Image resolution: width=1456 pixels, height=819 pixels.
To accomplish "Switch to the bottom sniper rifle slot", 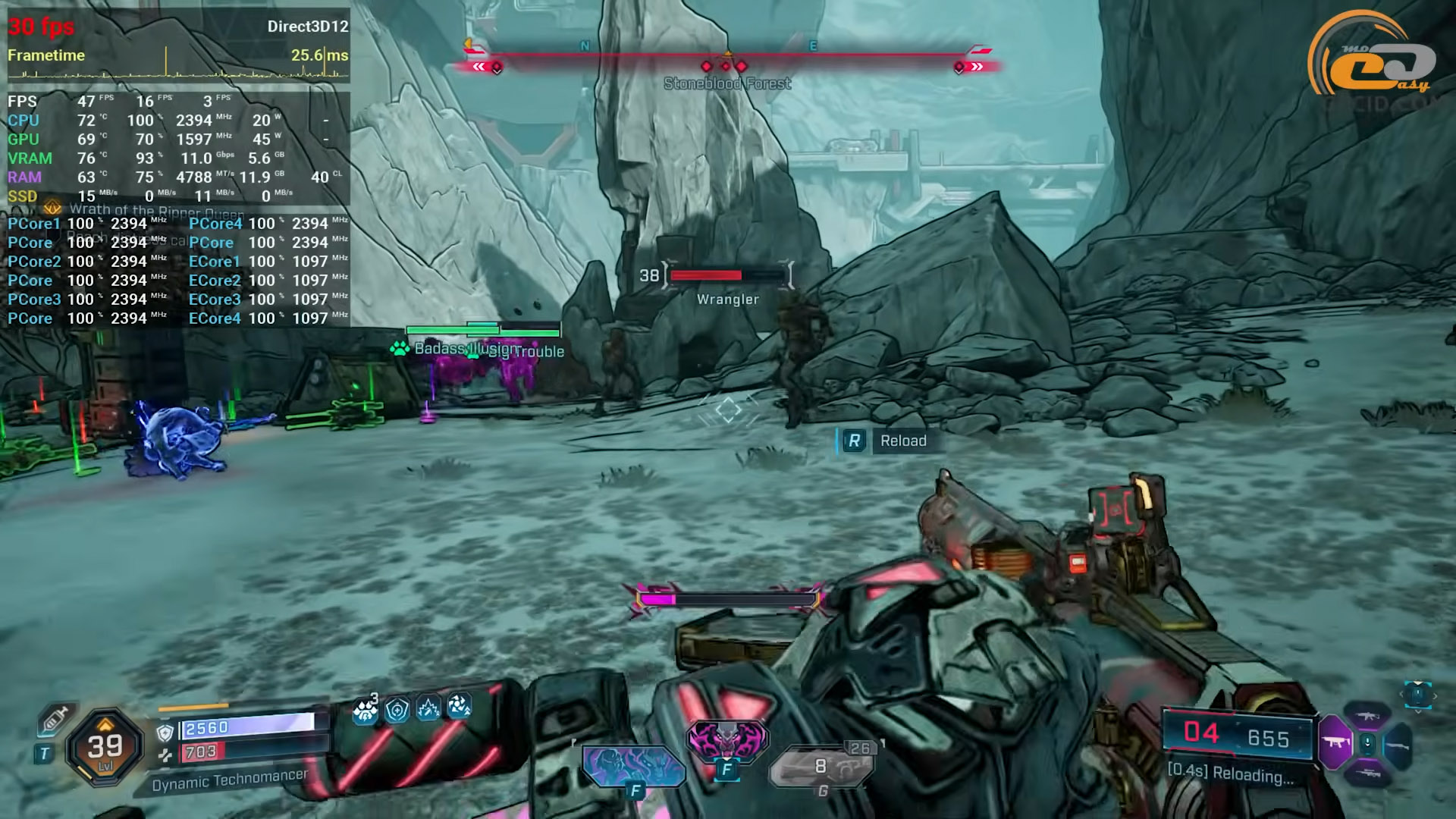I will point(1367,774).
